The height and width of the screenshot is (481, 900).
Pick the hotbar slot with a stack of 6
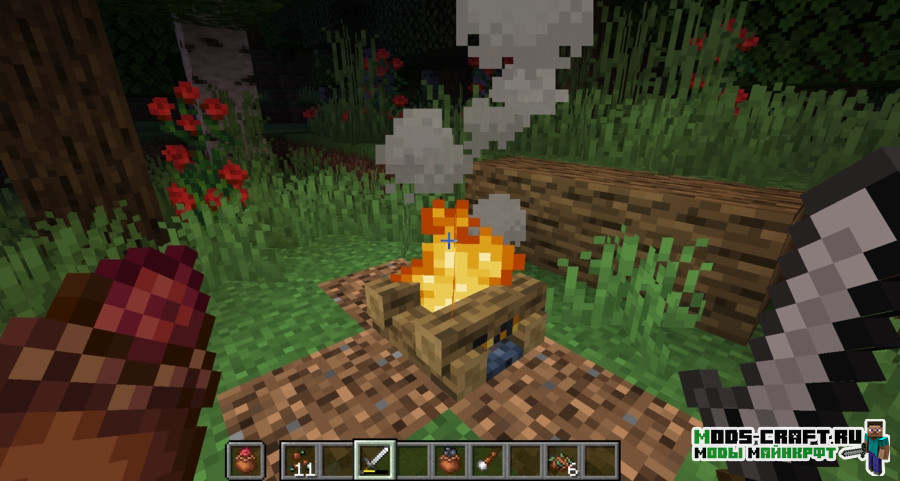tap(562, 460)
